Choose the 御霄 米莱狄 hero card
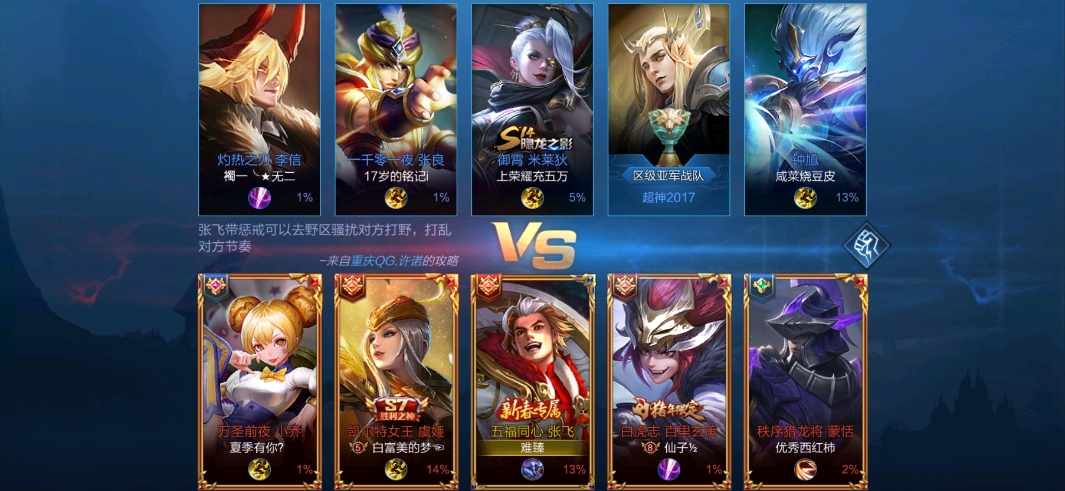 click(x=532, y=108)
